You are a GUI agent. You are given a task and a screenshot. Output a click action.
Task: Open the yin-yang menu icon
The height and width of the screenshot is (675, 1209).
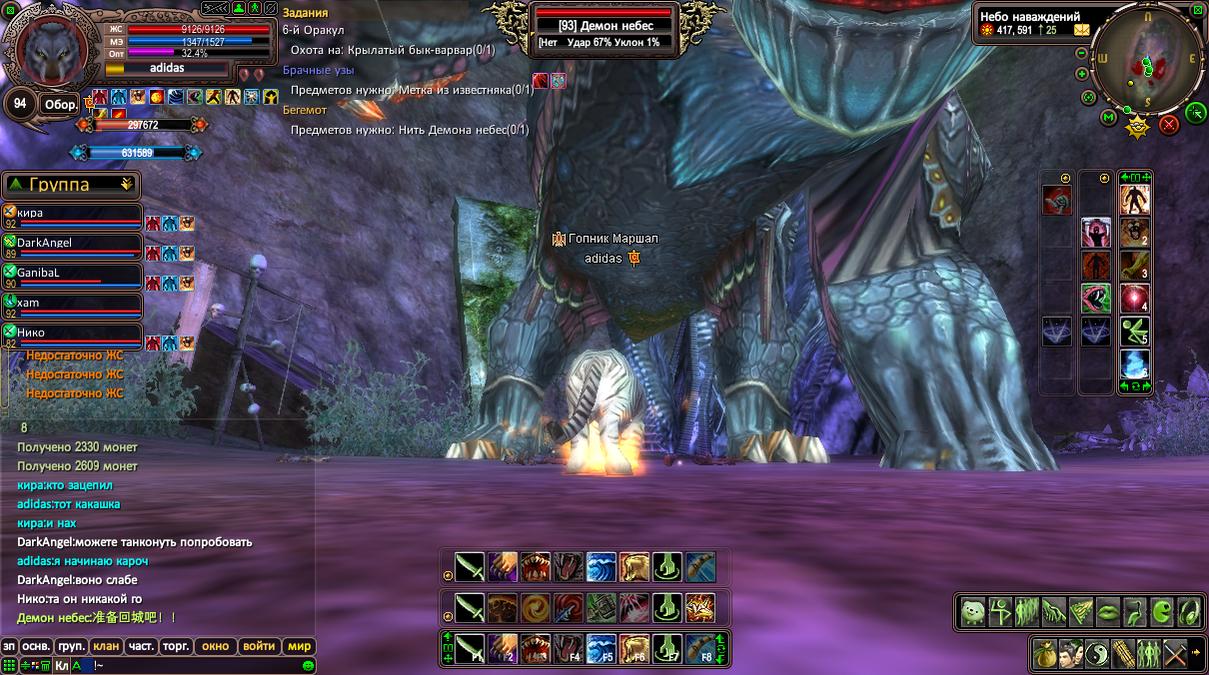tap(1097, 653)
